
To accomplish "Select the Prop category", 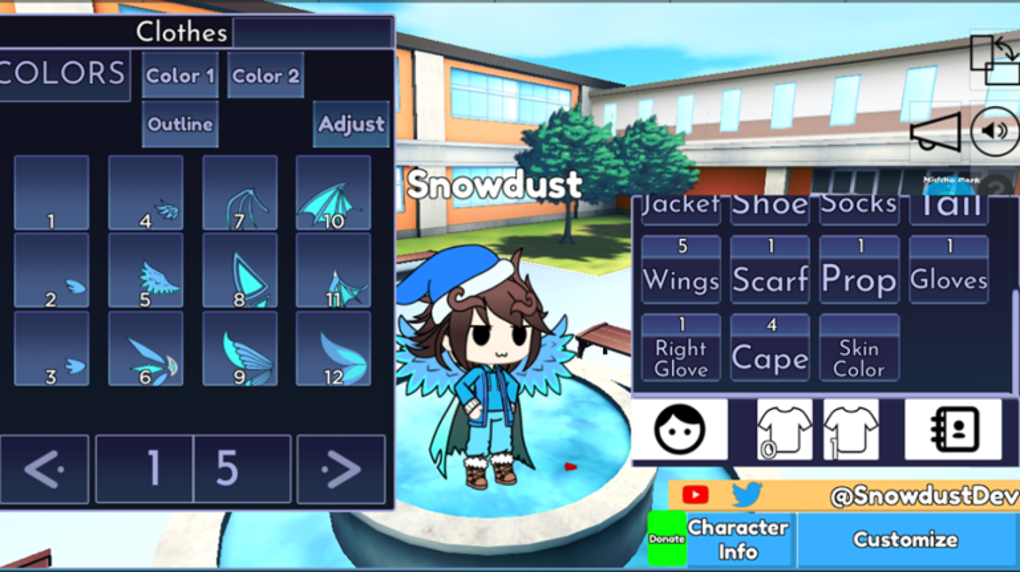I will point(859,270).
